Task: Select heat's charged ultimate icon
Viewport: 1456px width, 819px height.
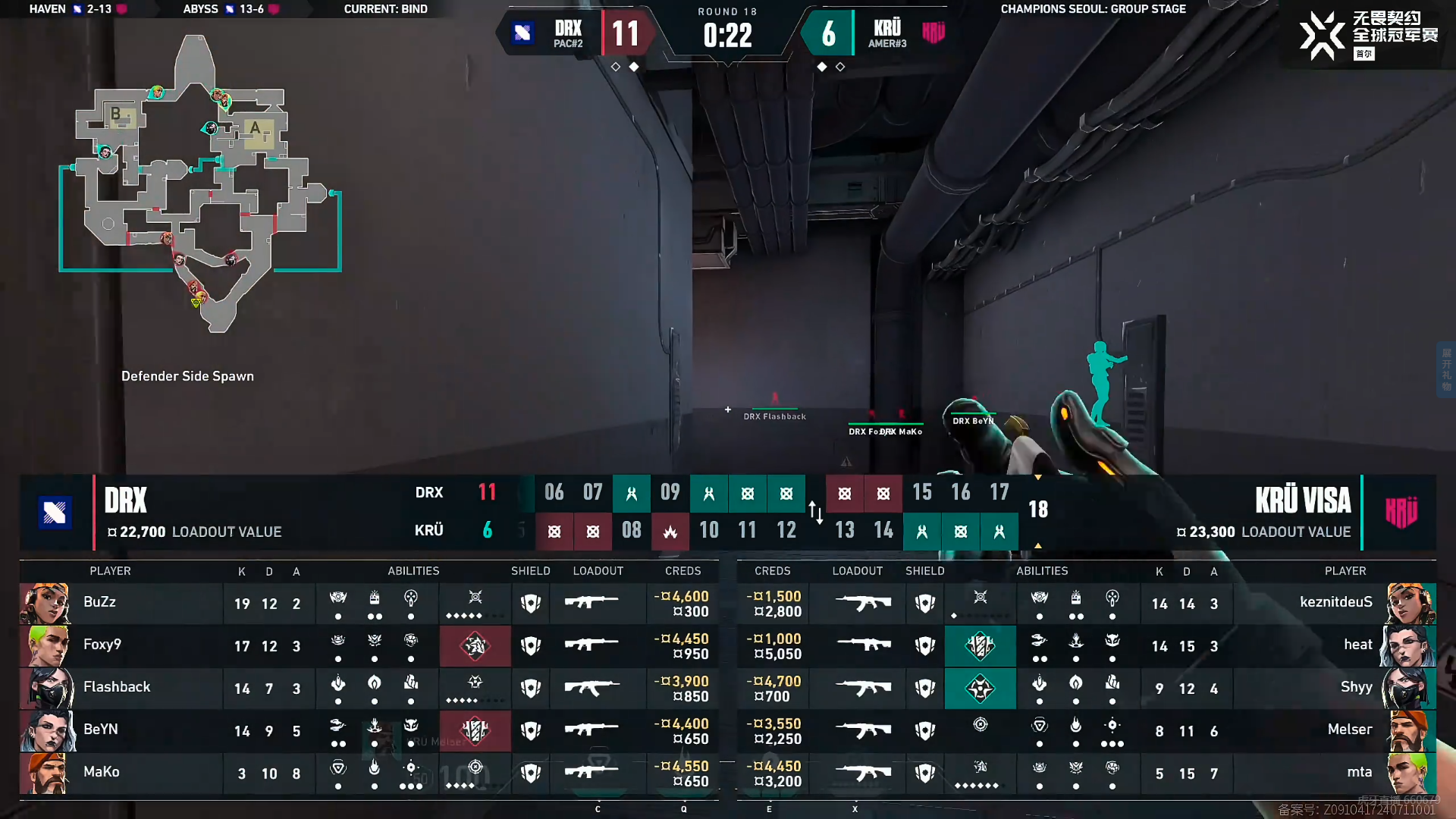Action: point(980,646)
